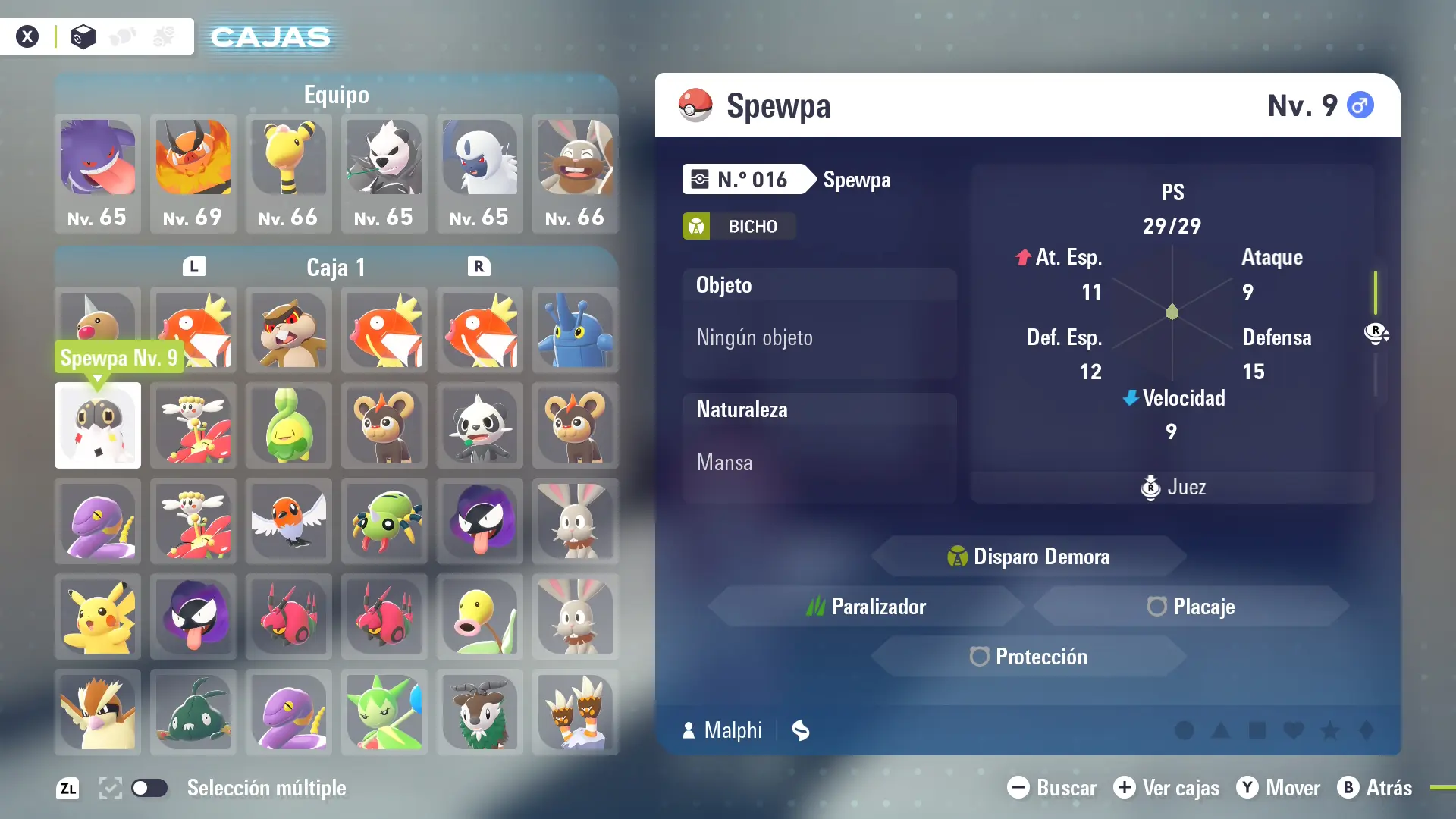Screen dimensions: 1456x819
Task: Choose the Paralizador move
Action: coord(865,607)
